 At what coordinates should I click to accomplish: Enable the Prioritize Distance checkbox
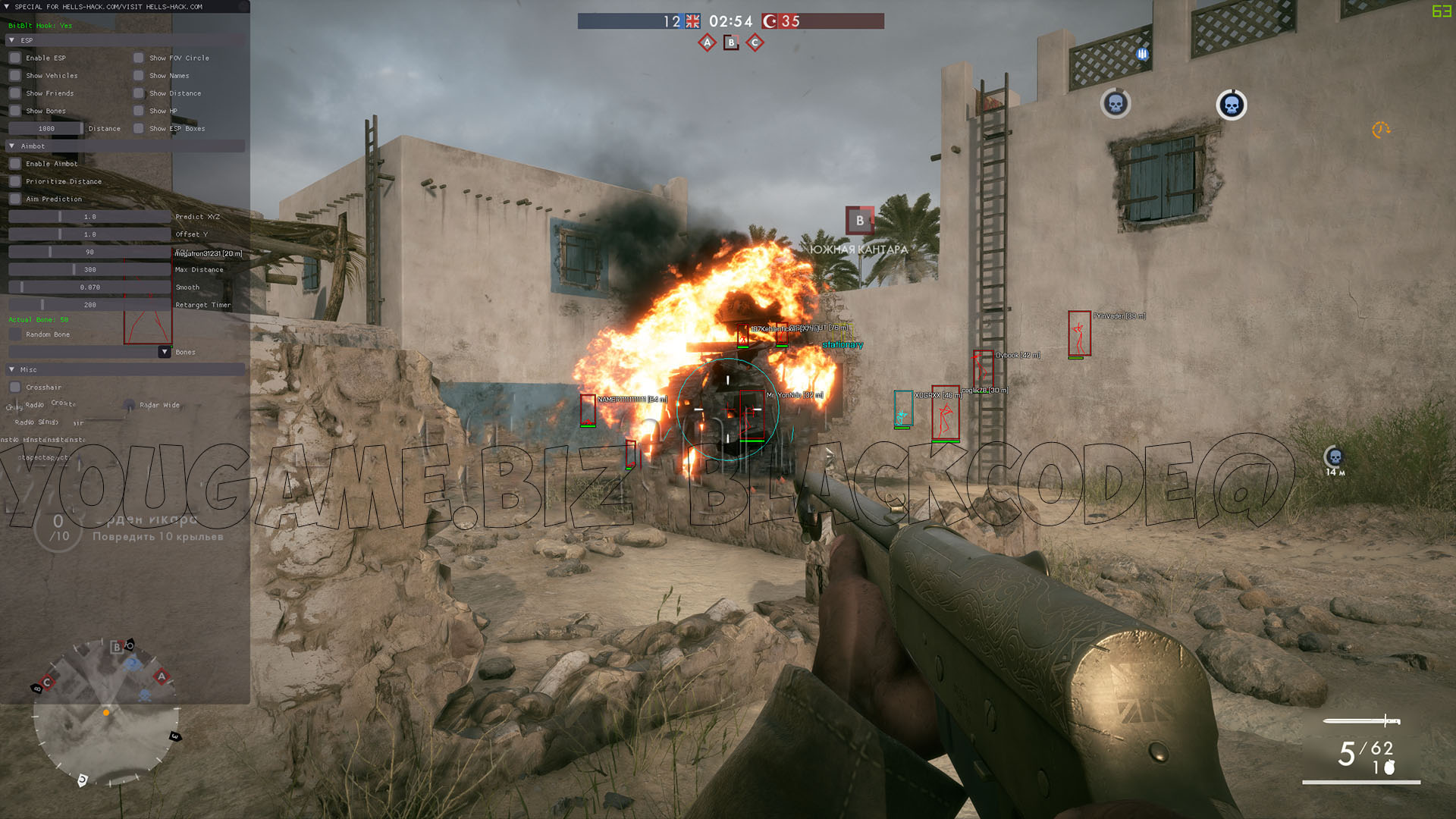pyautogui.click(x=15, y=181)
